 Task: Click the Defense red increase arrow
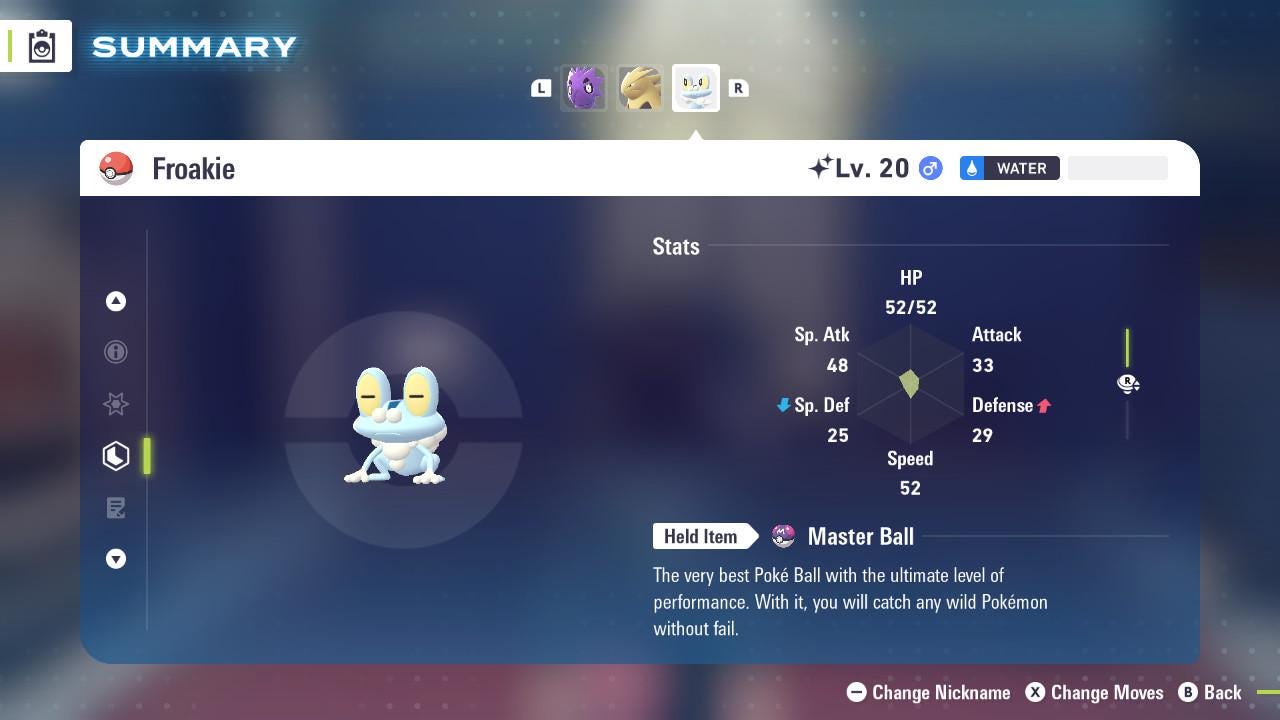point(1045,405)
